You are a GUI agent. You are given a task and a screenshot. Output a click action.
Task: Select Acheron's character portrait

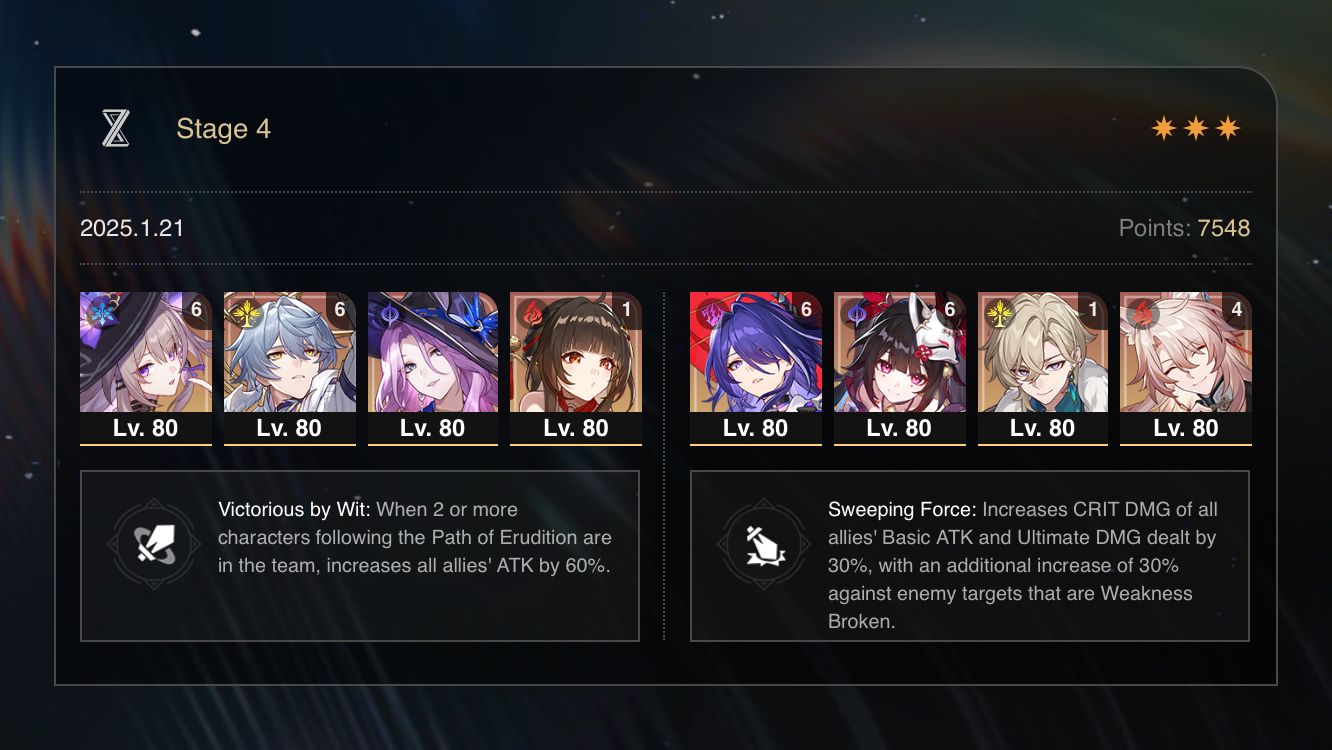click(755, 360)
